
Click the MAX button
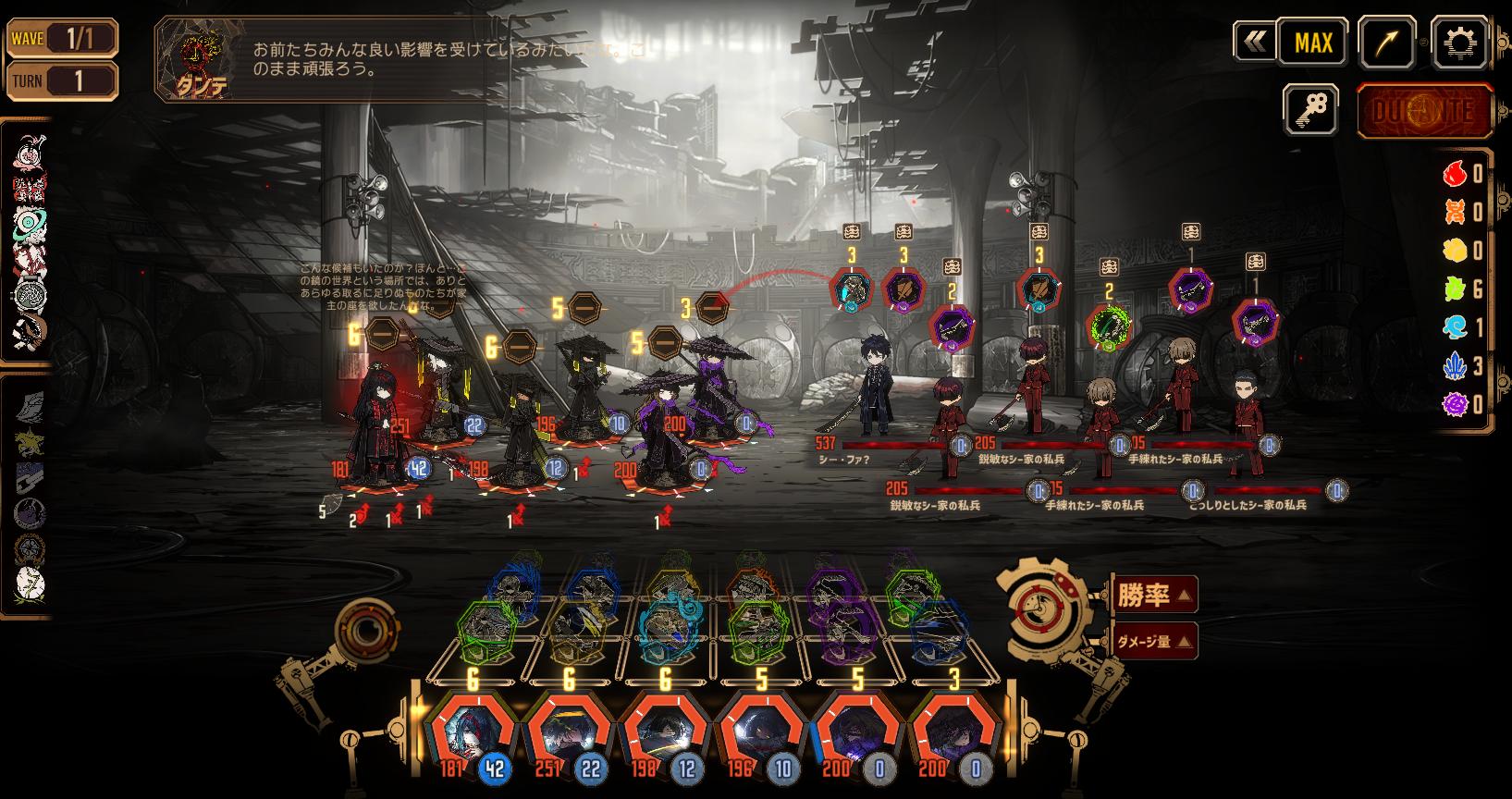coord(1313,43)
